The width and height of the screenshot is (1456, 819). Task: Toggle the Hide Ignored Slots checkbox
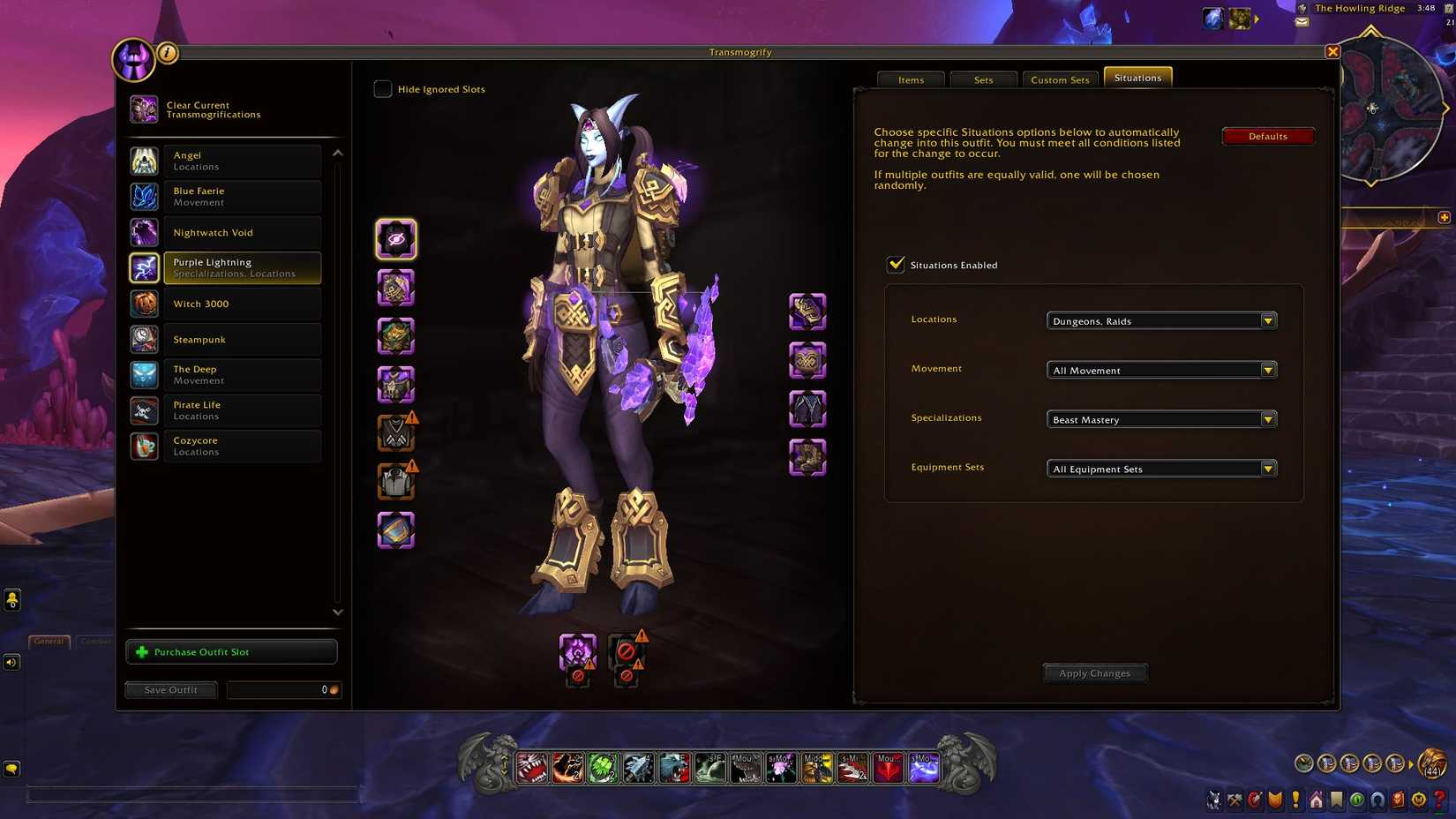coord(382,88)
